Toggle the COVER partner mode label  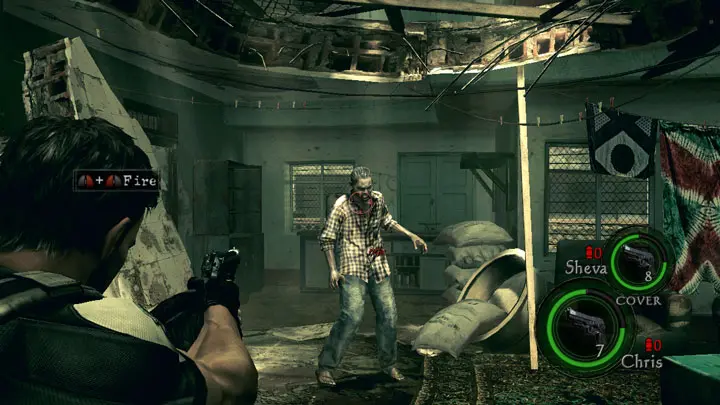[x=636, y=300]
